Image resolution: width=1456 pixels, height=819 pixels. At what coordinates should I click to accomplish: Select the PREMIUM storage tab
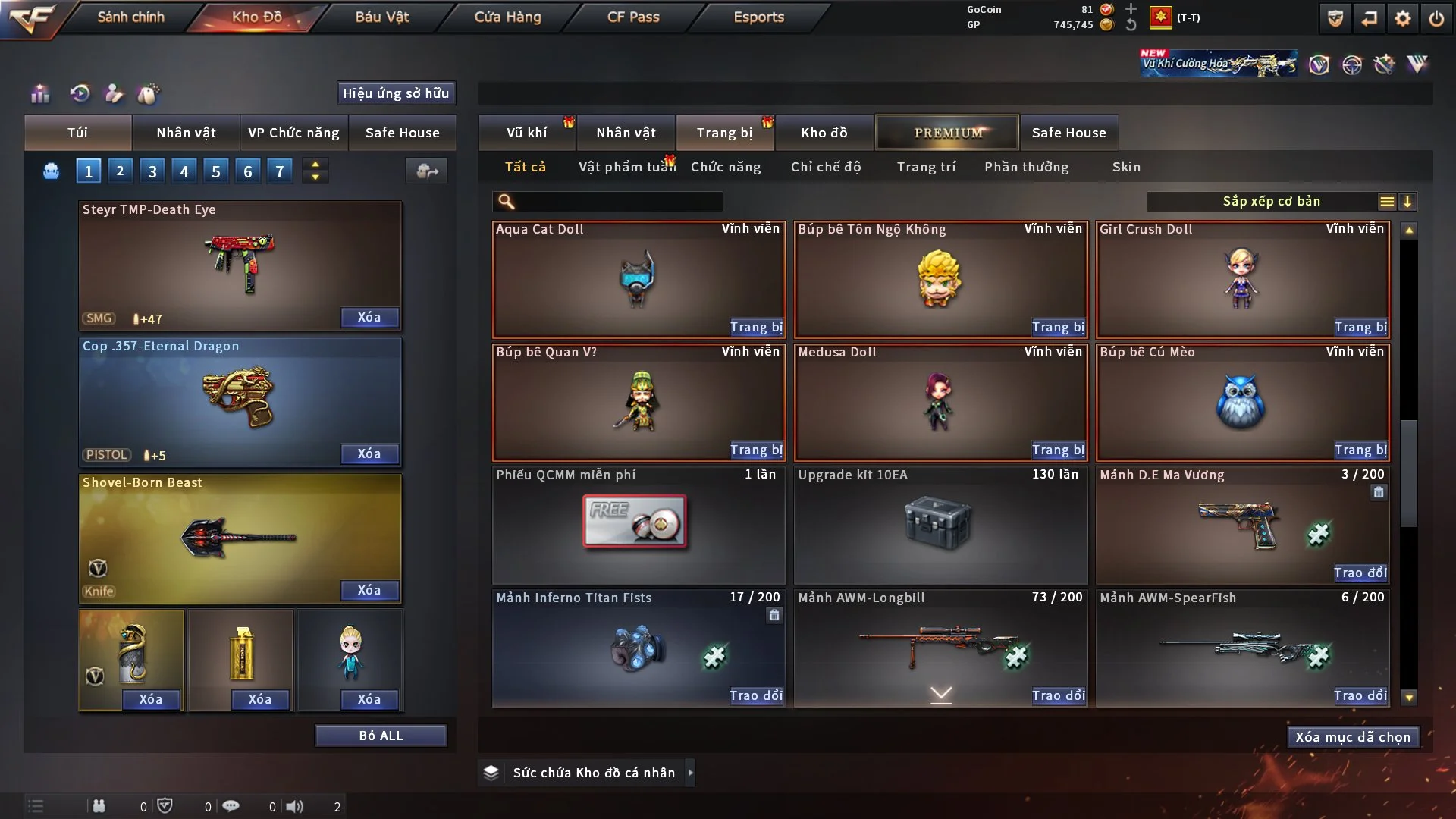(x=947, y=133)
